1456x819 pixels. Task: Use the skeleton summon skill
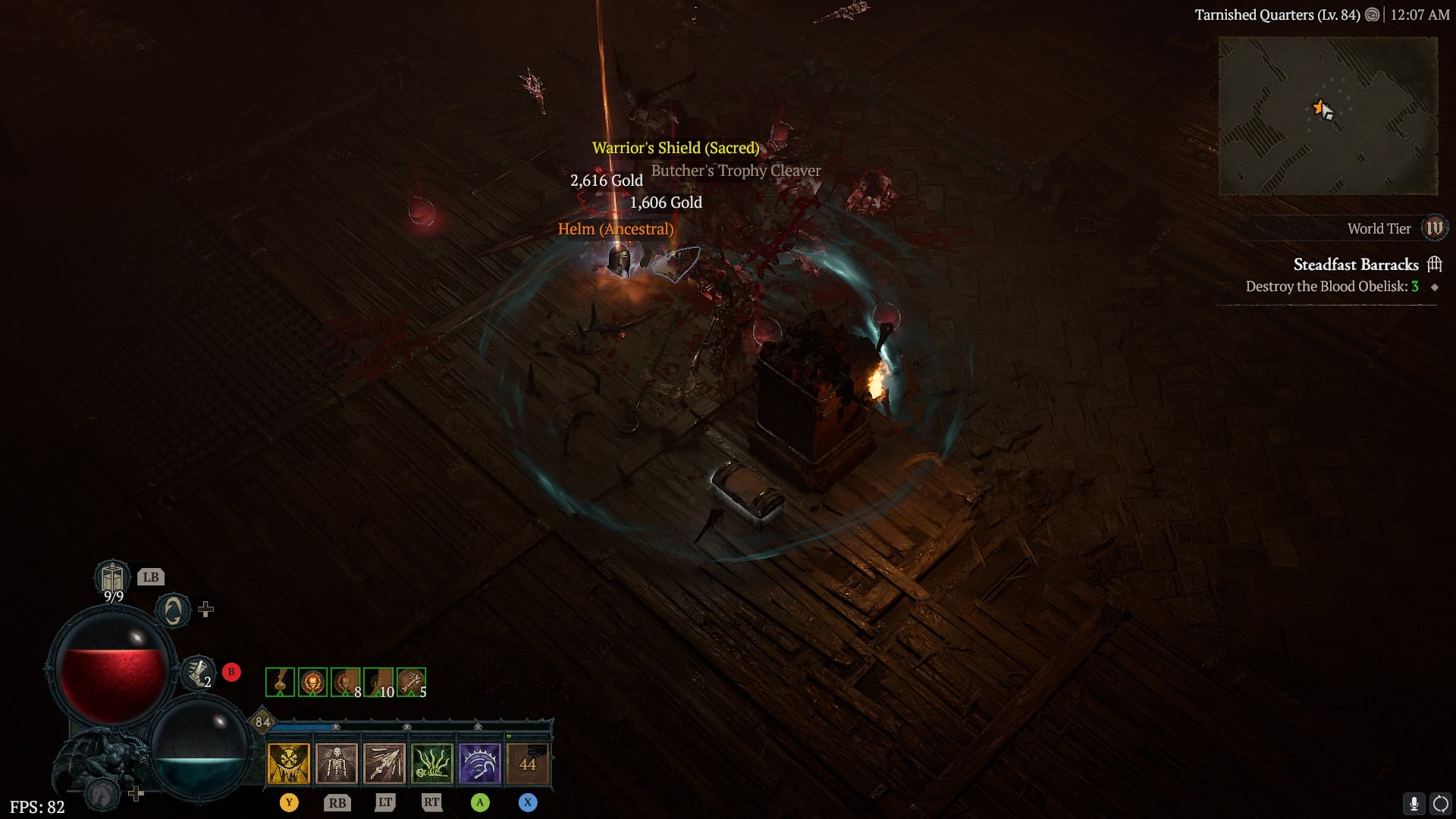pos(337,763)
